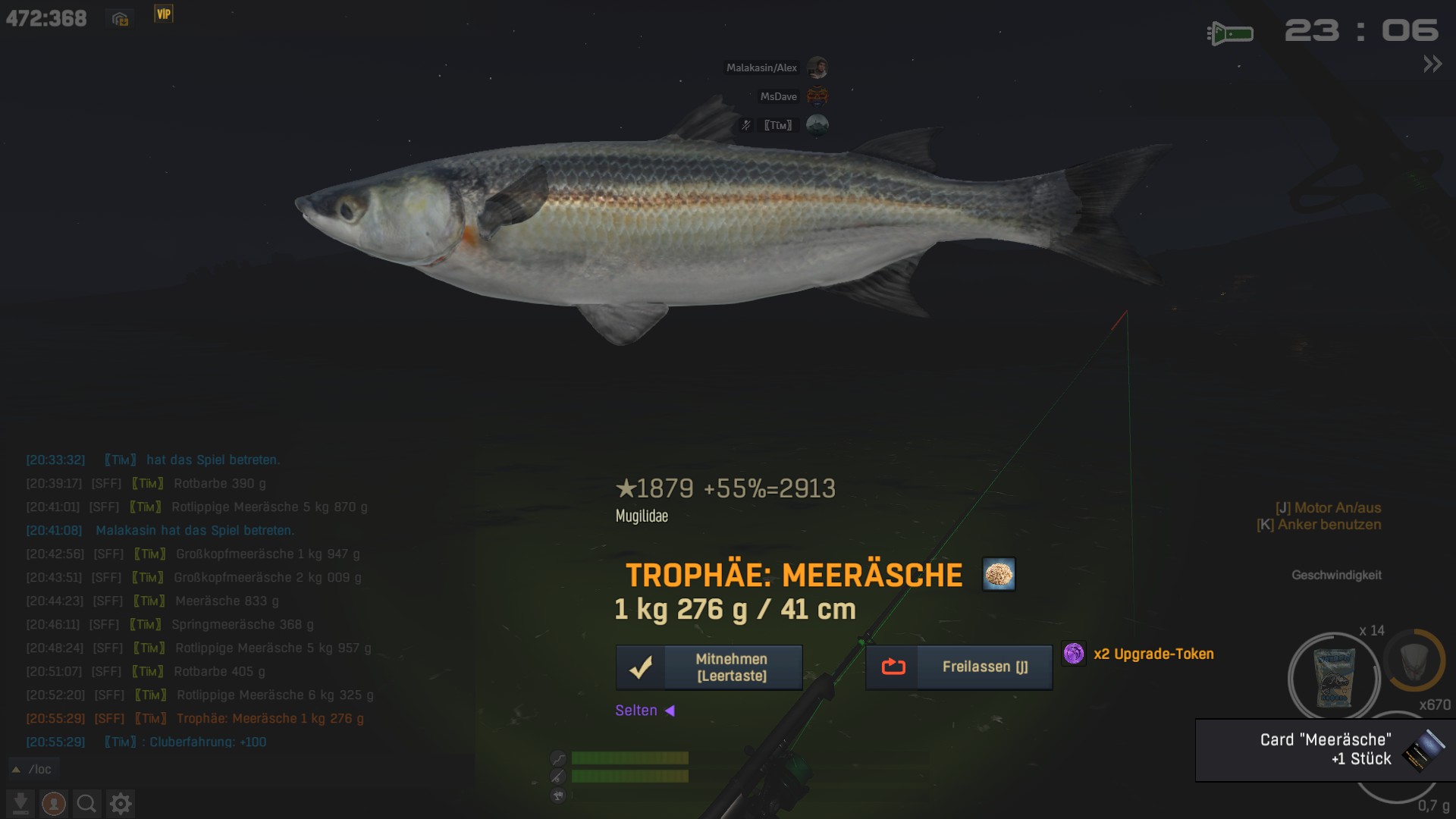Click the purple Upgrade-Token icon
This screenshot has height=819, width=1456.
[1073, 654]
